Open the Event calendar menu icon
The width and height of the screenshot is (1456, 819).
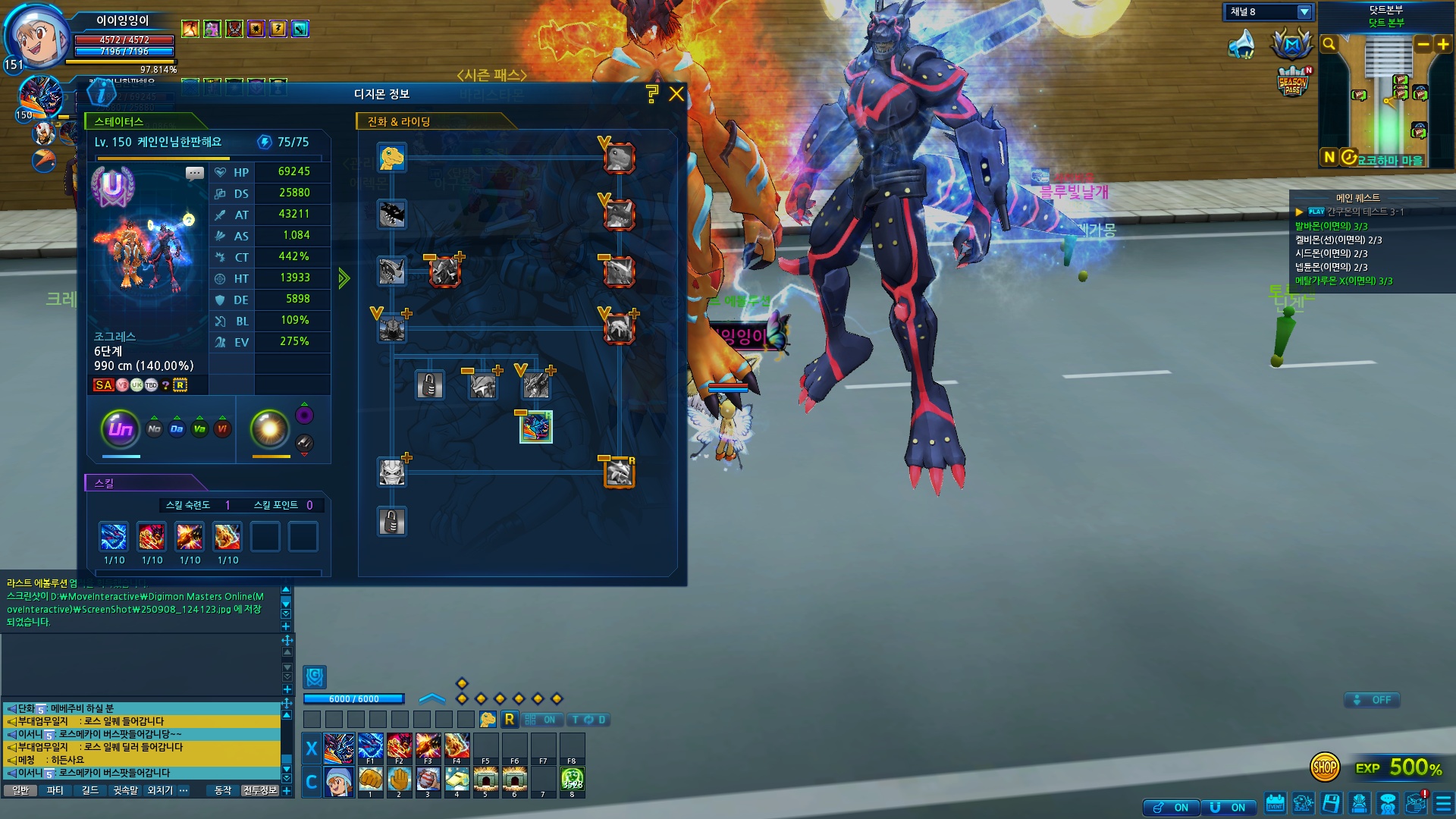coord(1275,803)
